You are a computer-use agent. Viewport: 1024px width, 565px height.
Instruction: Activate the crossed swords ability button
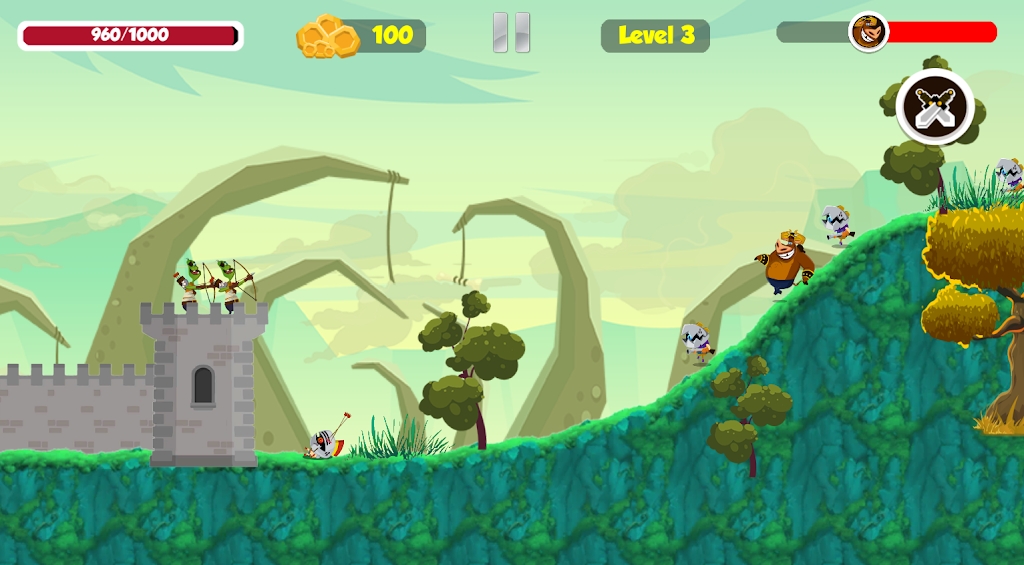click(934, 107)
